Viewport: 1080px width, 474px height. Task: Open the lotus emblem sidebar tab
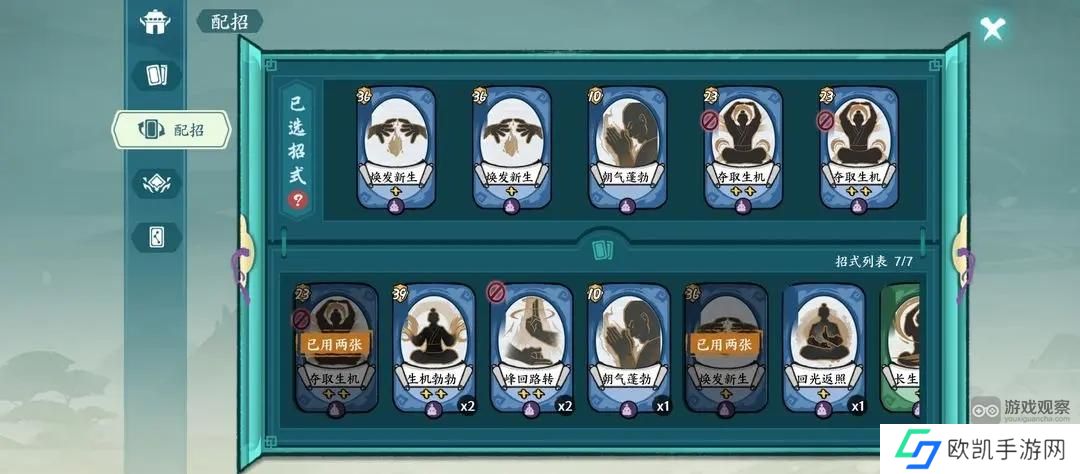click(157, 183)
